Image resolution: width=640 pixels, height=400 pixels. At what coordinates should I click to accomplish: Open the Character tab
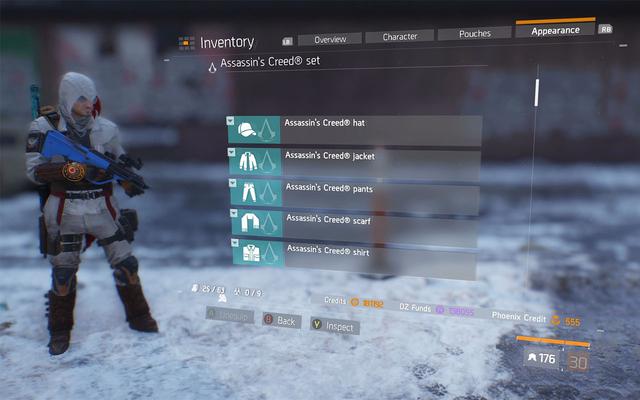[x=399, y=37]
